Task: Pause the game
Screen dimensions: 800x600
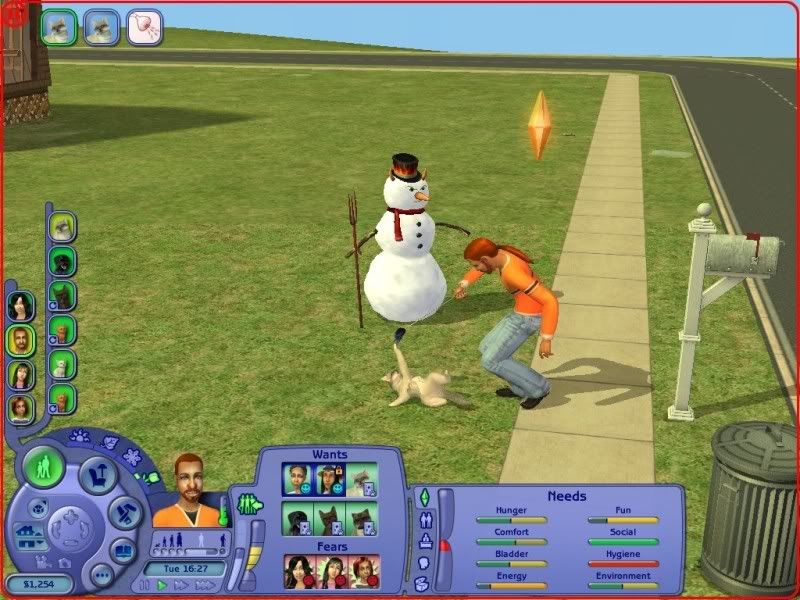Action: pos(146,584)
